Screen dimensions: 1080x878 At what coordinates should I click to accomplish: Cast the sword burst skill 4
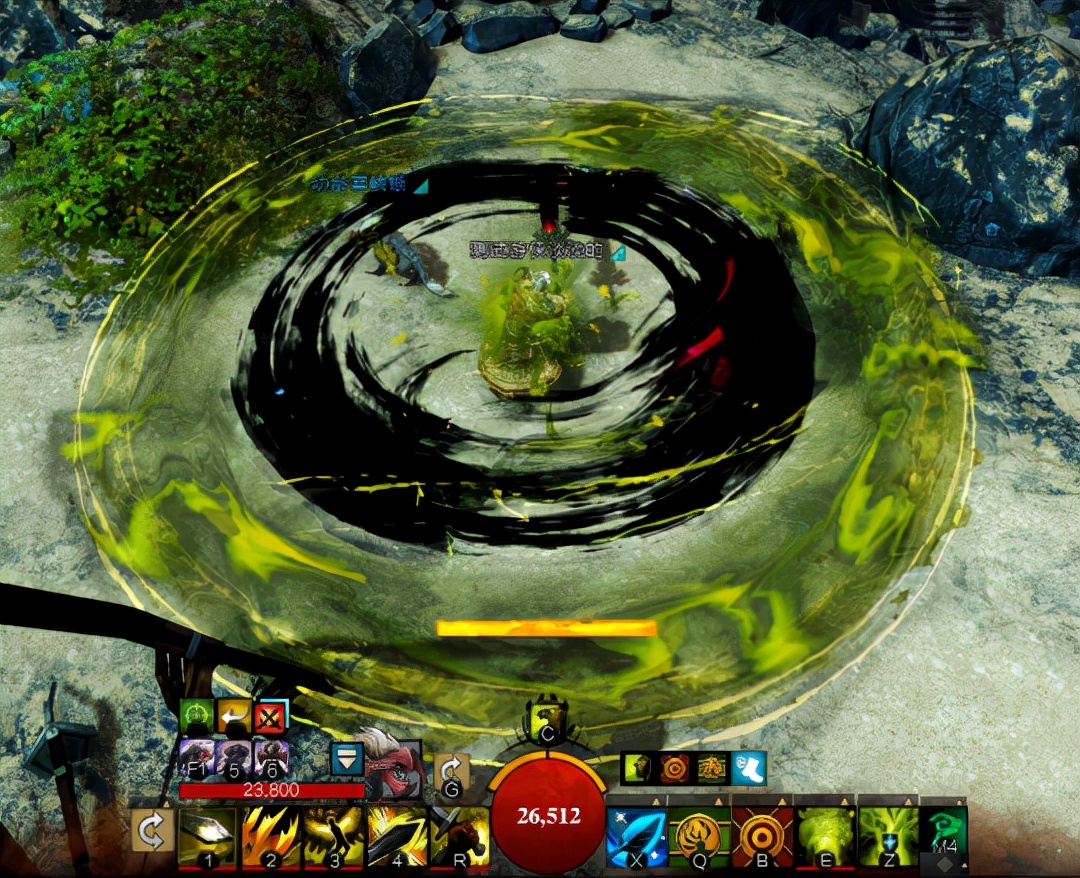click(x=396, y=836)
